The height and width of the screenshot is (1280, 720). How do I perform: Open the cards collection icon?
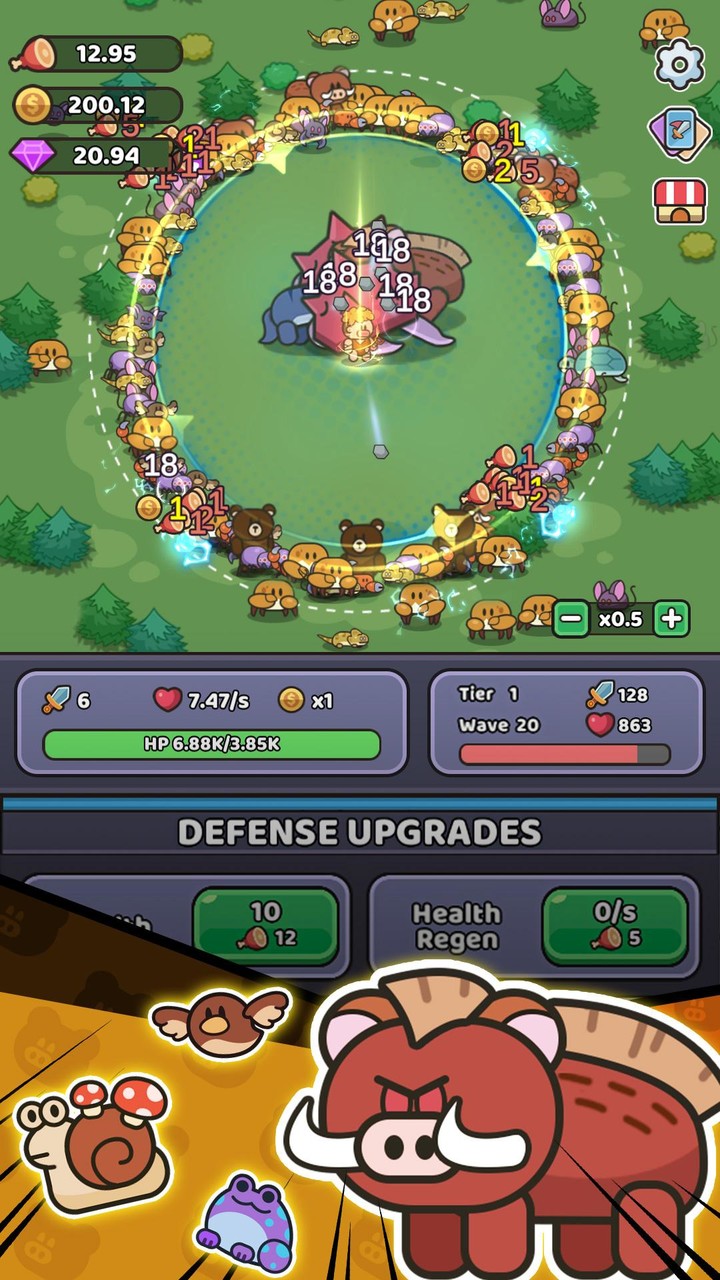[680, 133]
